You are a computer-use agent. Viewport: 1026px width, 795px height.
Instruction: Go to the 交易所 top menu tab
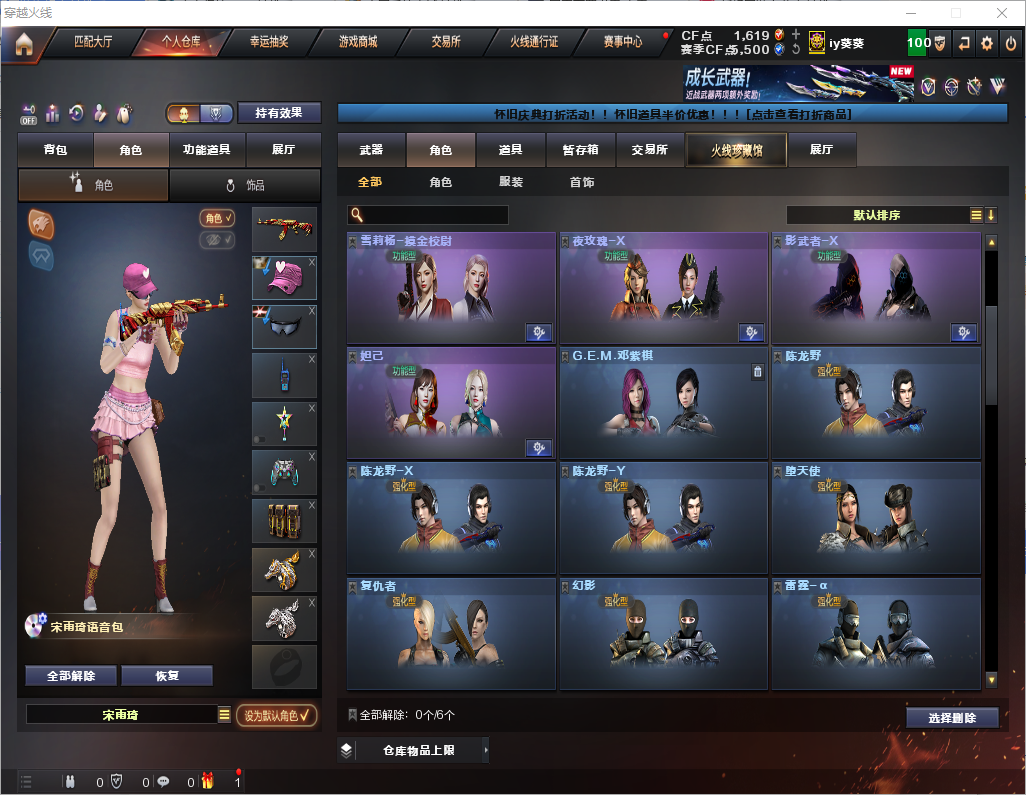point(446,42)
